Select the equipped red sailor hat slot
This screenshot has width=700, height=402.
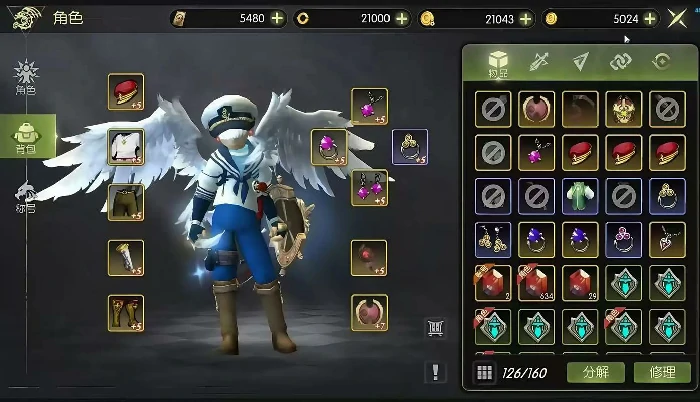(x=126, y=92)
